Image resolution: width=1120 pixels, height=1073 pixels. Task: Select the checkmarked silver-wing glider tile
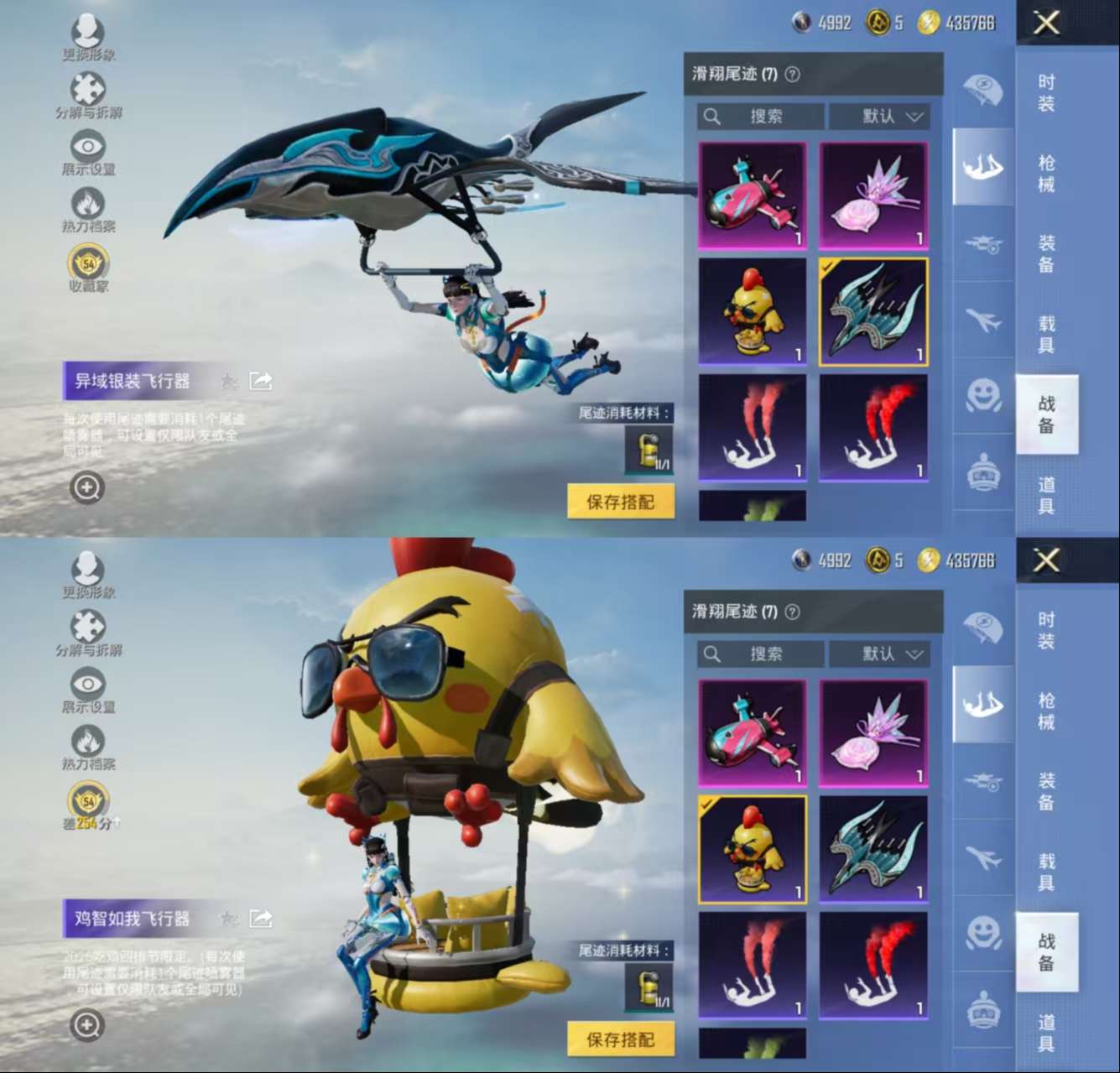pos(873,312)
